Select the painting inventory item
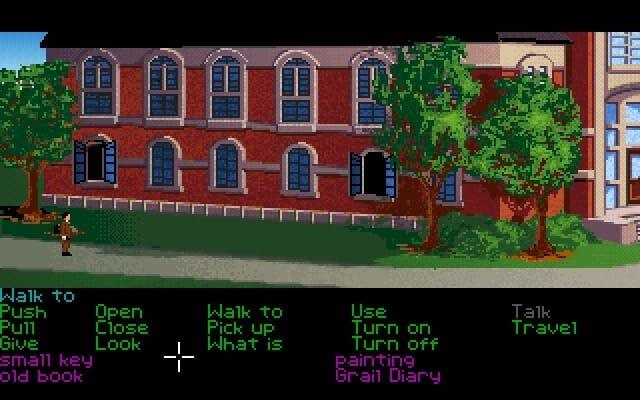This screenshot has height=400, width=640. (x=374, y=360)
